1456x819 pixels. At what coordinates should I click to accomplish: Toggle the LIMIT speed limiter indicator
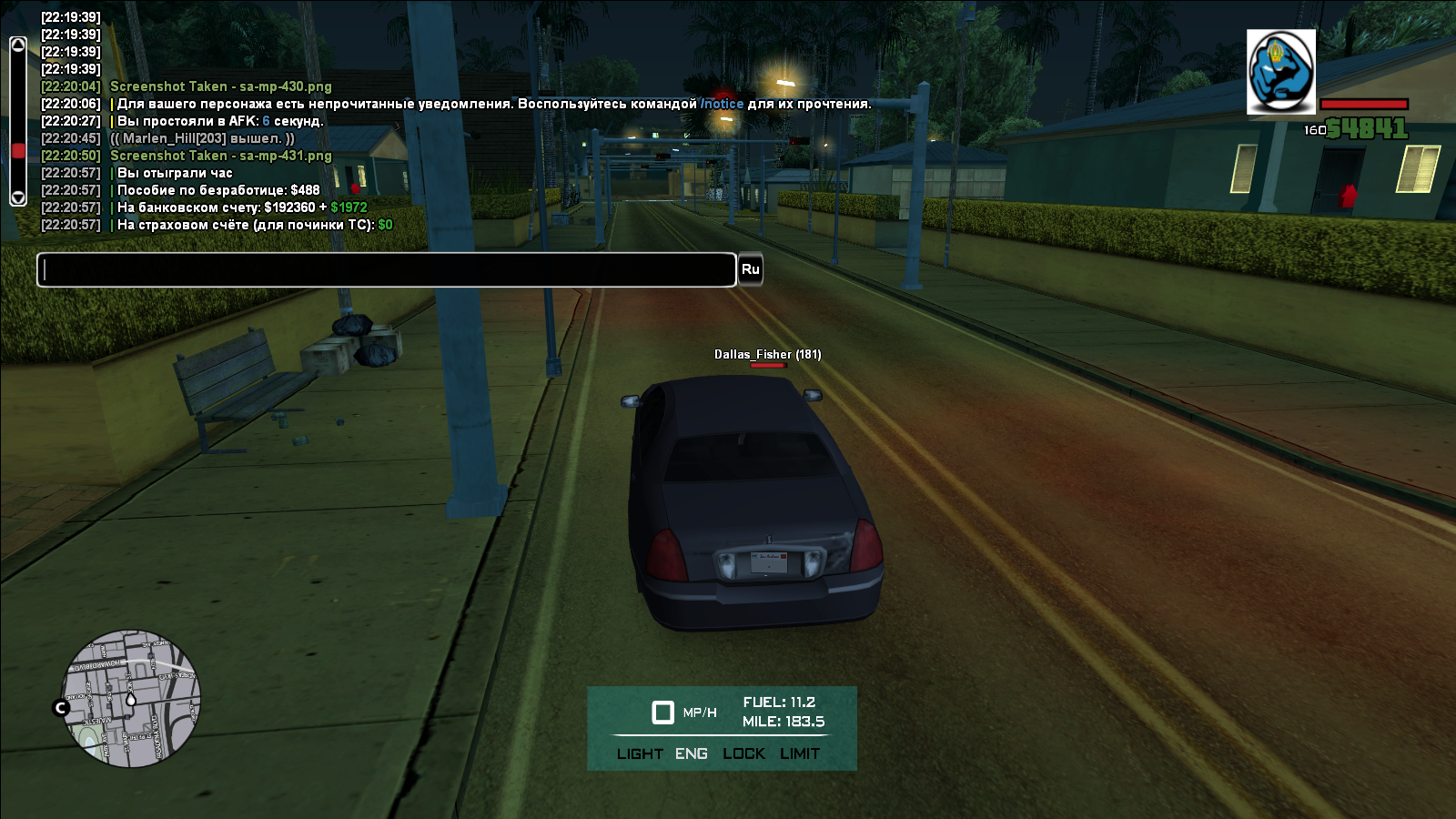800,753
